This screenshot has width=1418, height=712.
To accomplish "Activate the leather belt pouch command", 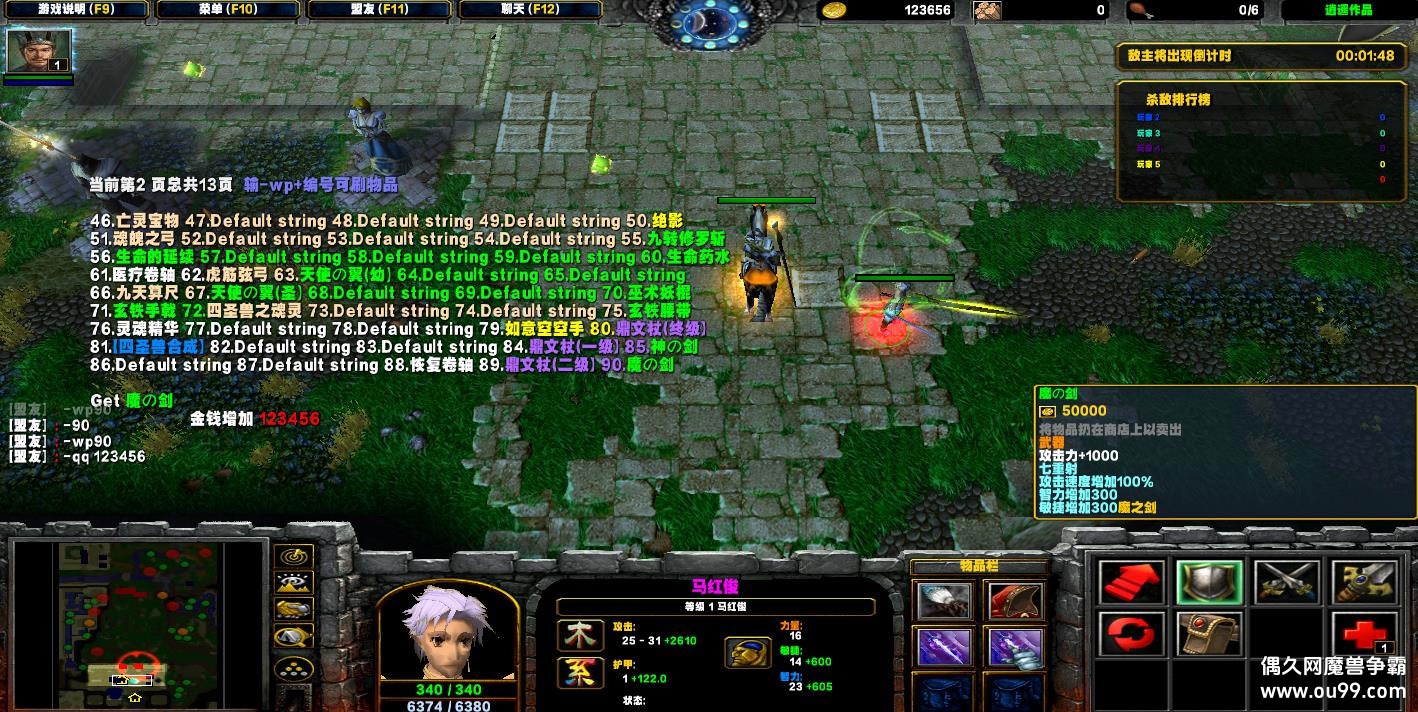I will (1209, 634).
